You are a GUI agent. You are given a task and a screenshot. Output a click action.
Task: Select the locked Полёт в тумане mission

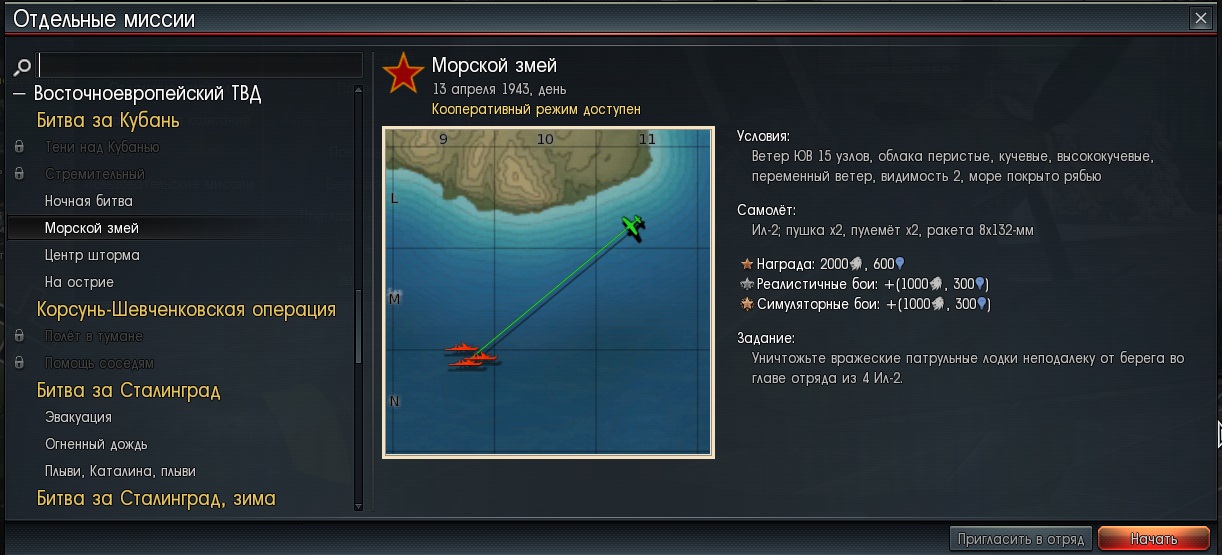[94, 336]
